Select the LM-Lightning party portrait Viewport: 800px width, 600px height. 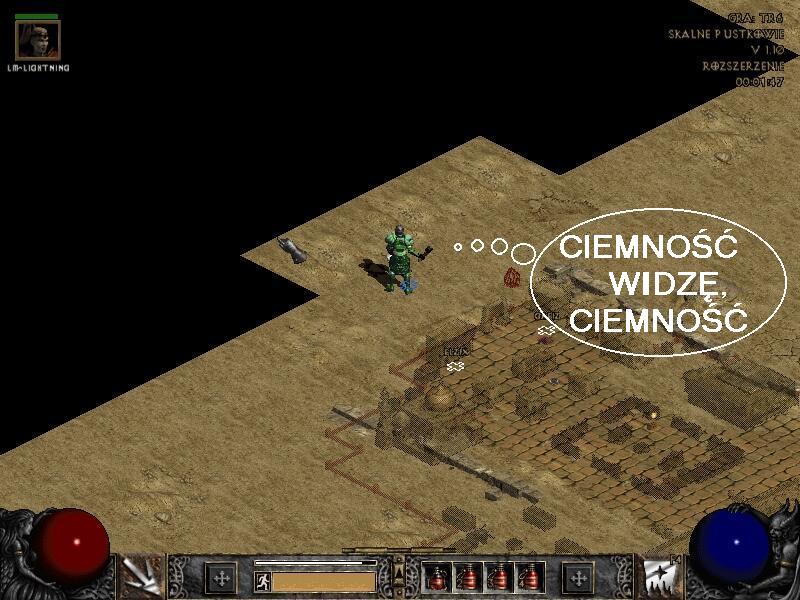[x=37, y=39]
